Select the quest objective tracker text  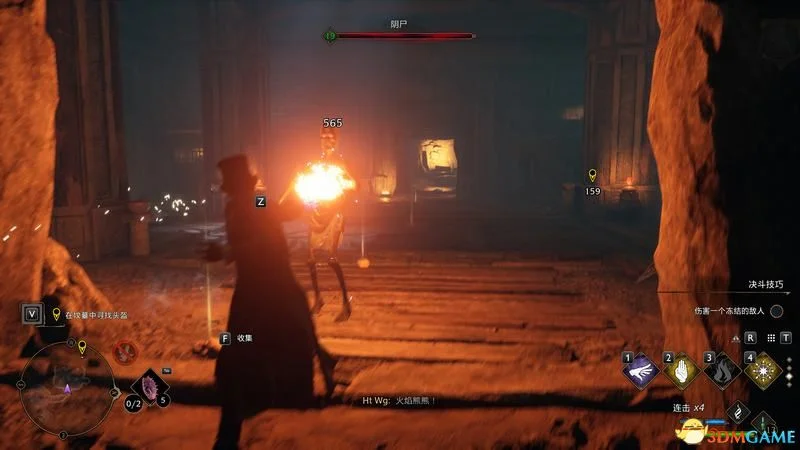(x=98, y=315)
